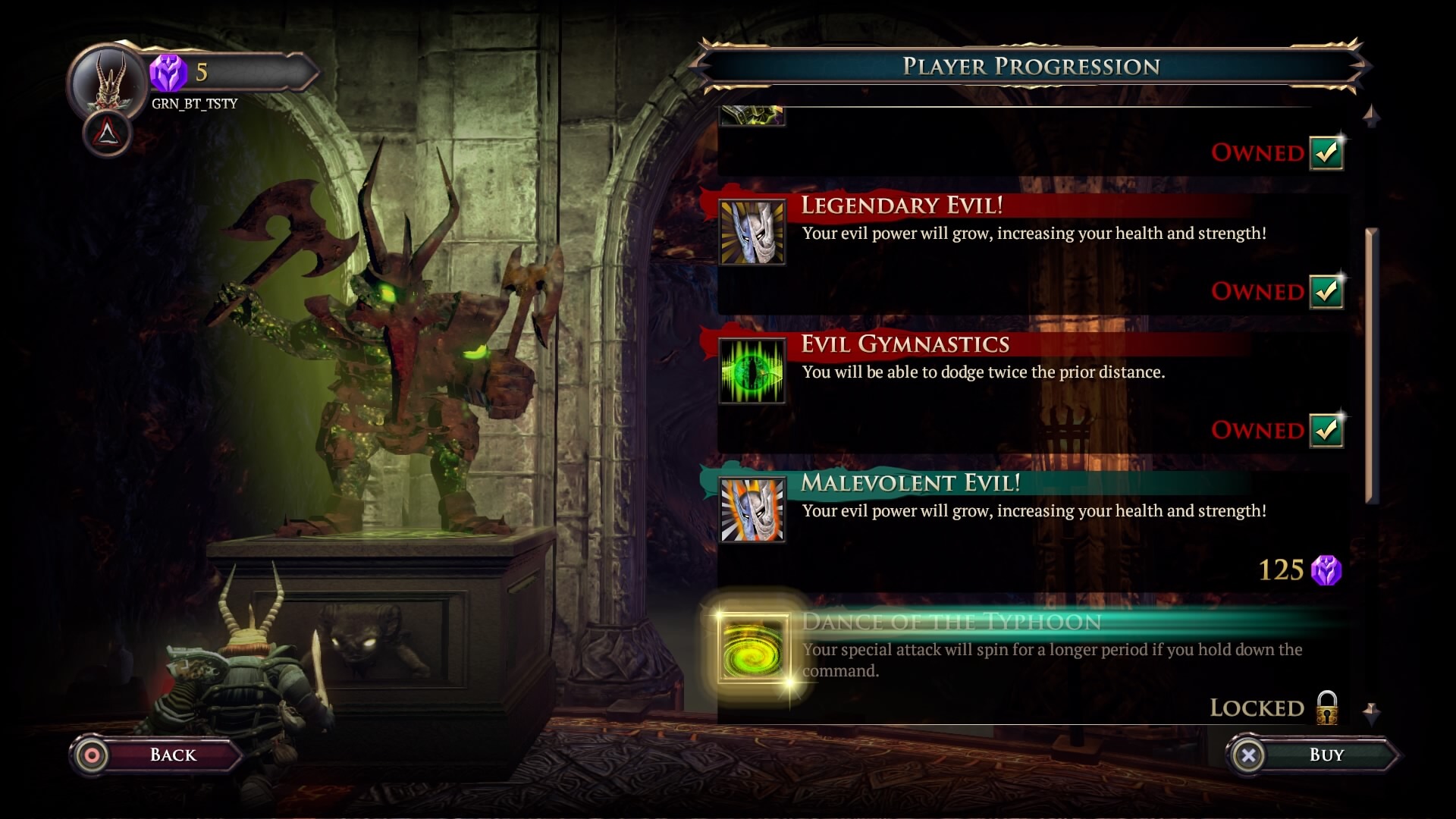This screenshot has width=1456, height=819.
Task: Click the Malevolent Evil mask icon
Action: 753,508
